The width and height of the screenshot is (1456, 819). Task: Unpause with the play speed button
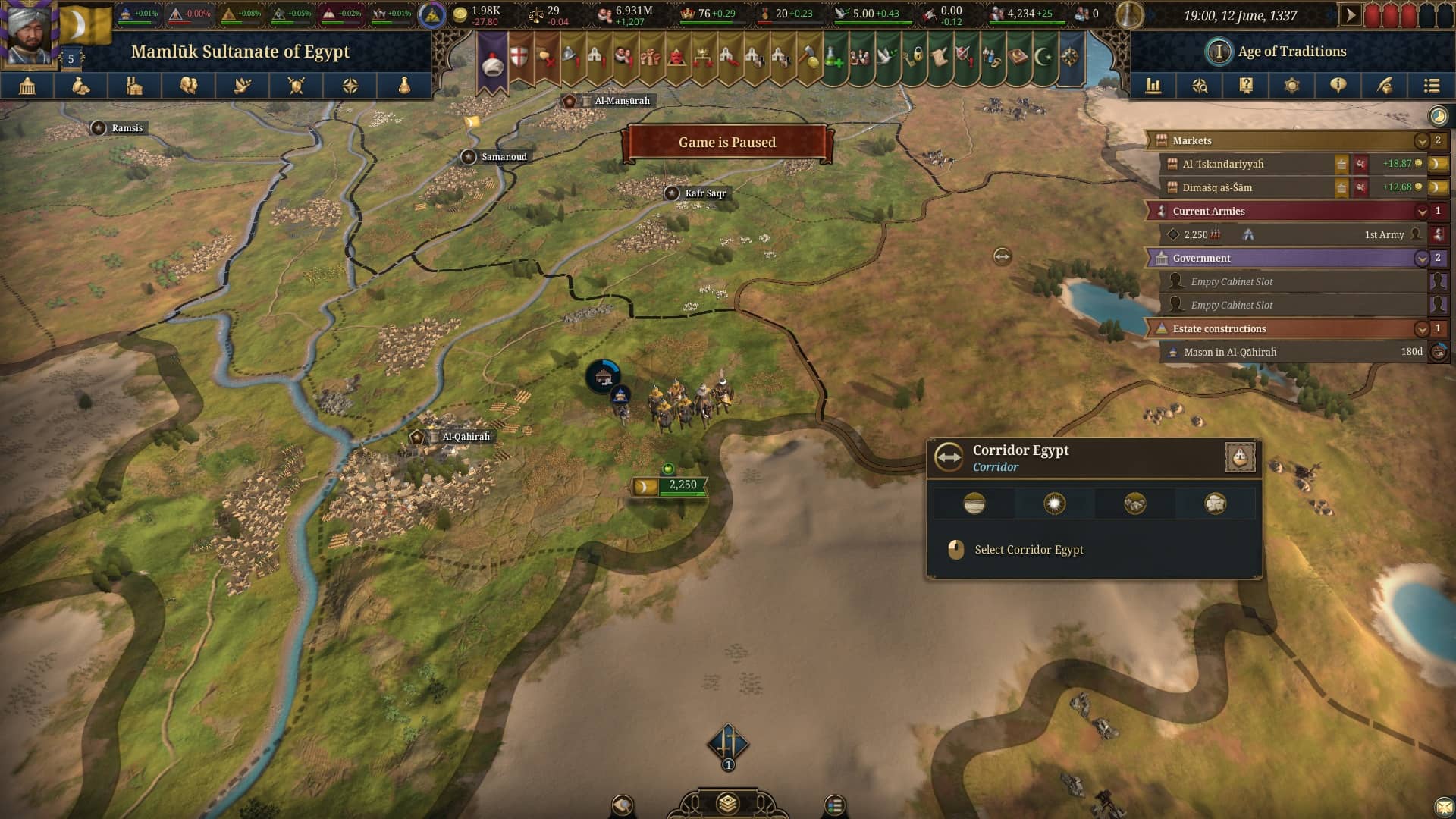click(1350, 15)
